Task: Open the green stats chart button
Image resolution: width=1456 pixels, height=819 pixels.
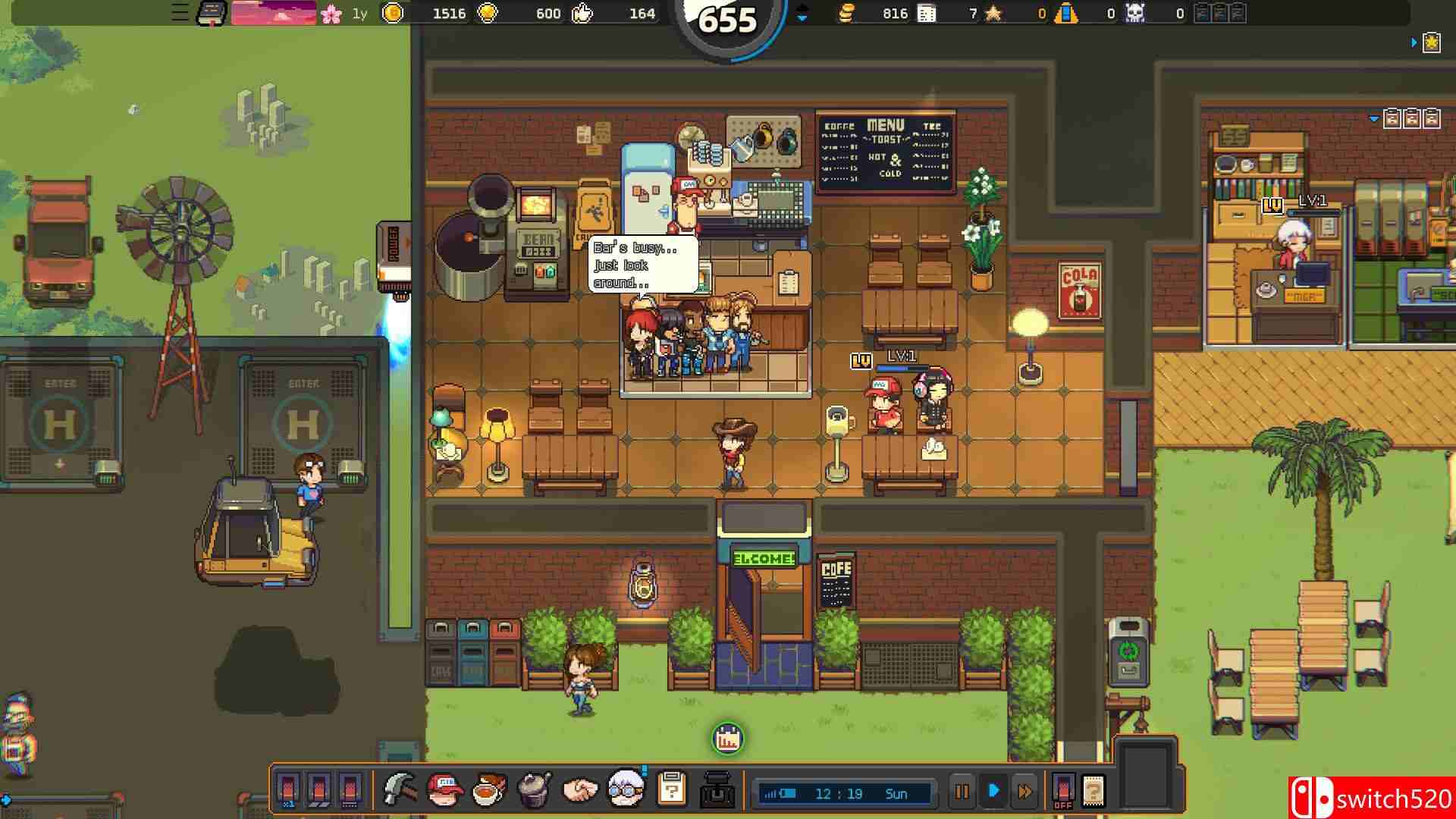Action: coord(728,739)
